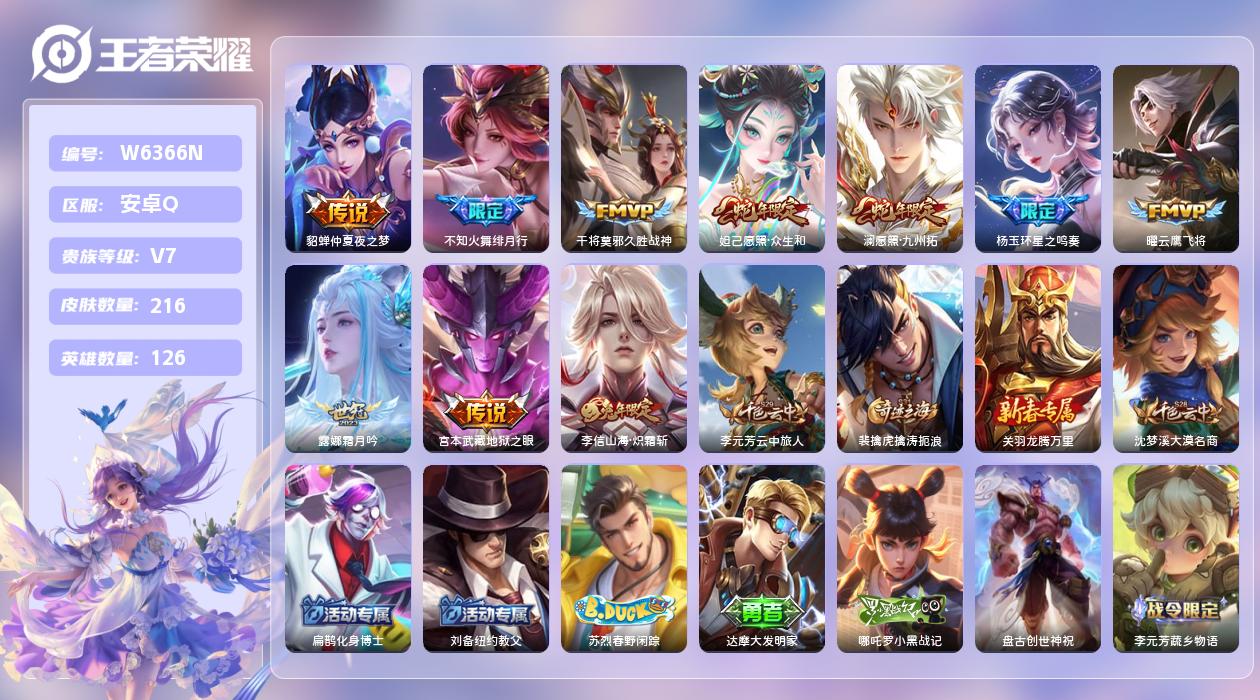Click the 妲己愿照·众生和 skin card
This screenshot has width=1260, height=700.
pyautogui.click(x=761, y=158)
